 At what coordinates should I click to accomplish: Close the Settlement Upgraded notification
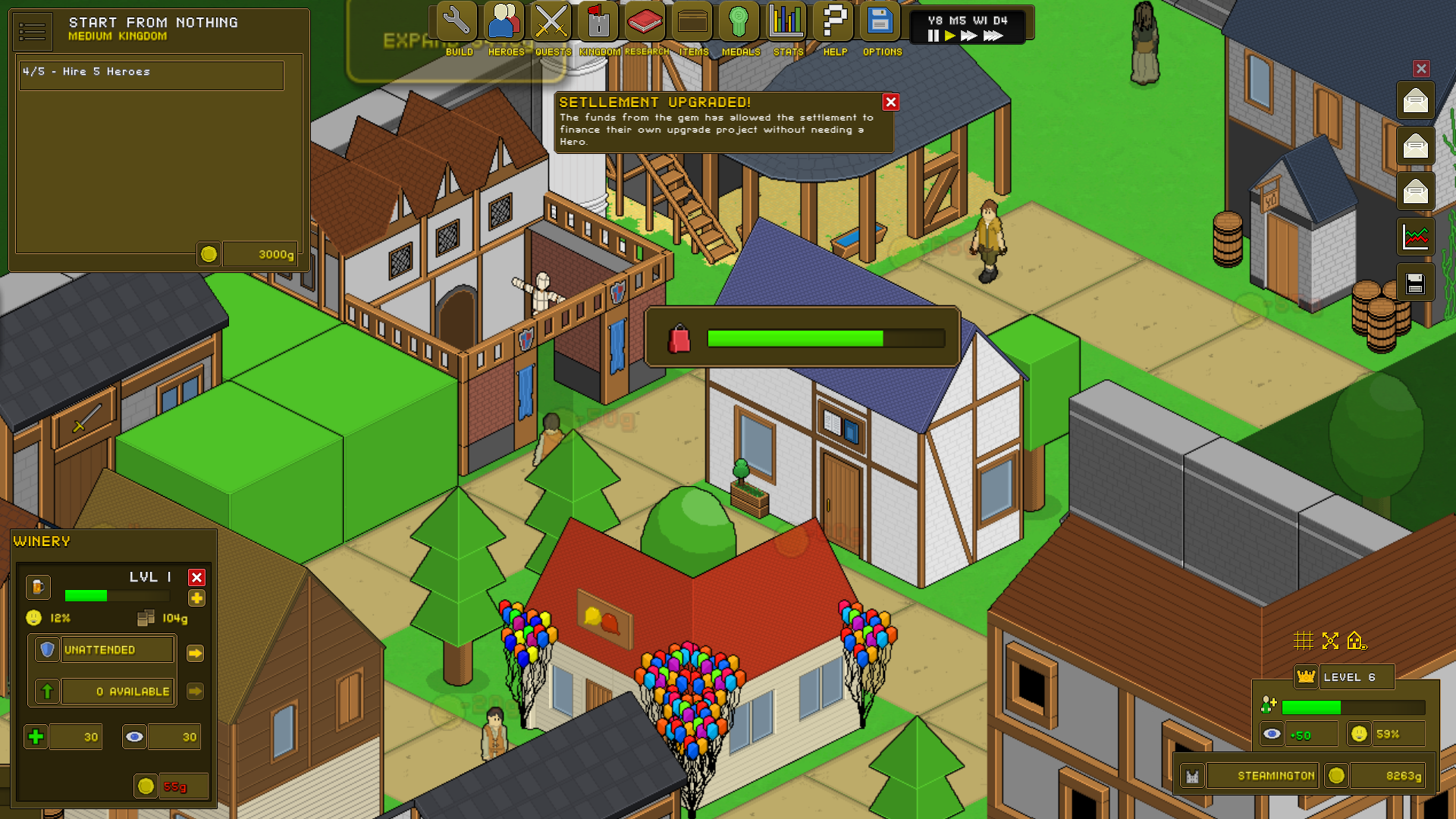point(891,102)
